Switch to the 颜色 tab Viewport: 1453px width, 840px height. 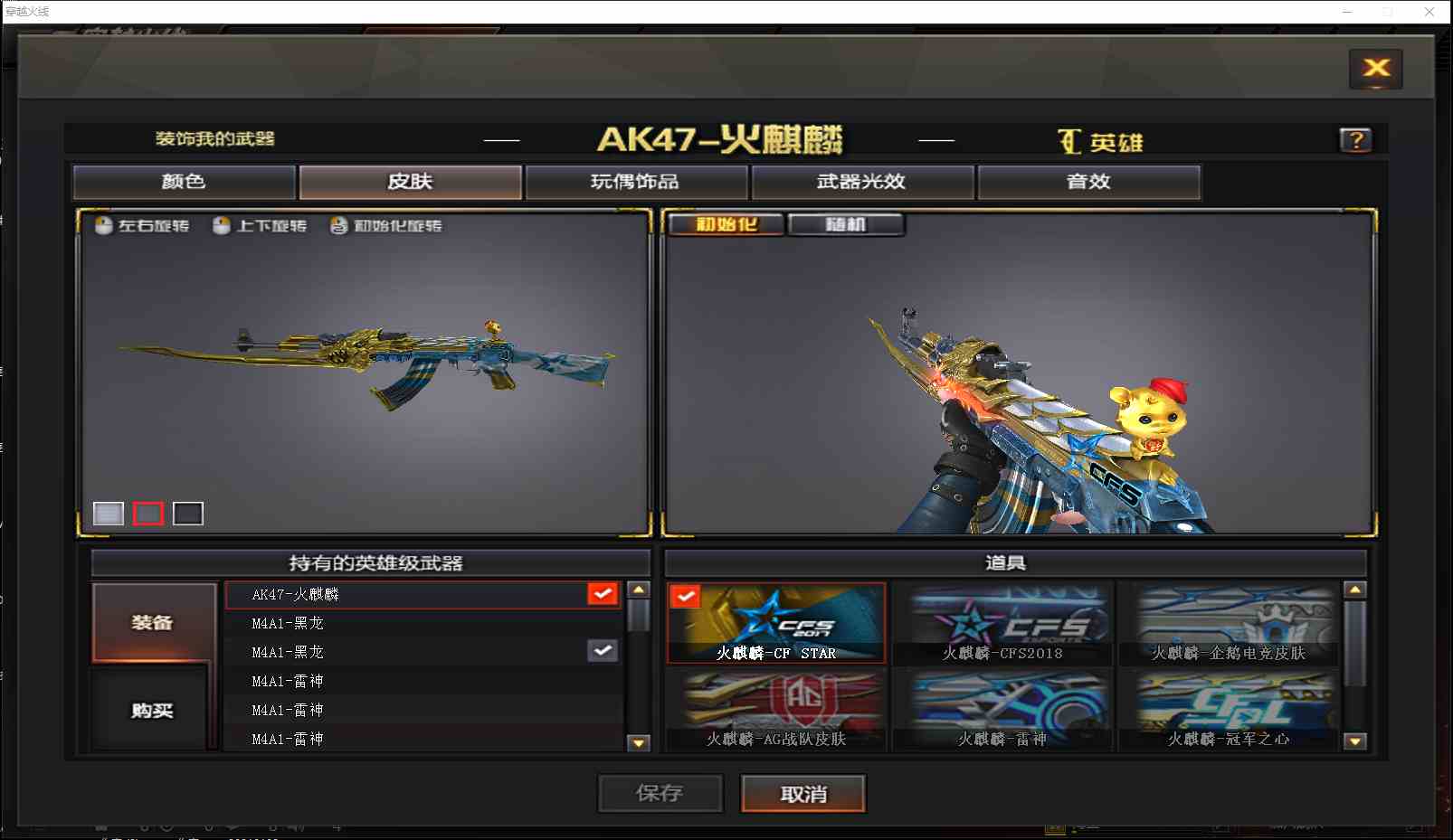tap(184, 182)
